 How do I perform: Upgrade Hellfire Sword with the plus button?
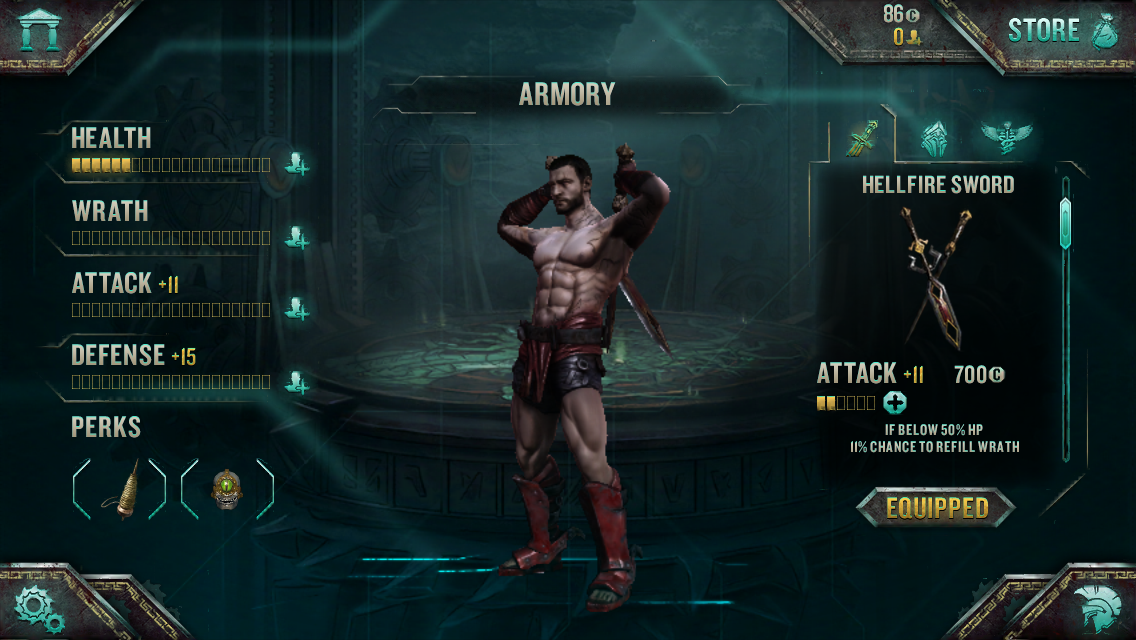(x=895, y=403)
